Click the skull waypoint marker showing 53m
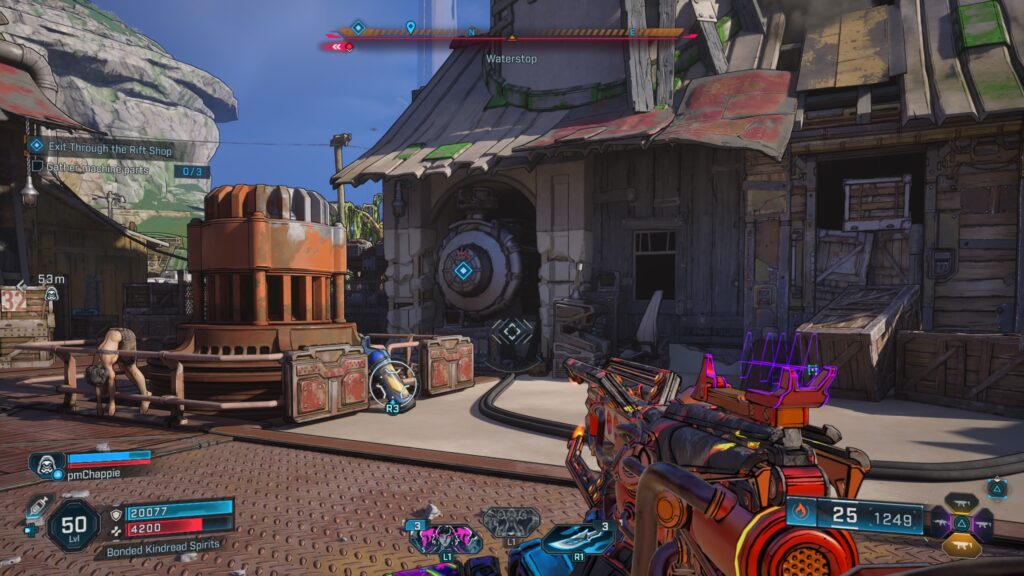The height and width of the screenshot is (576, 1024). point(50,294)
